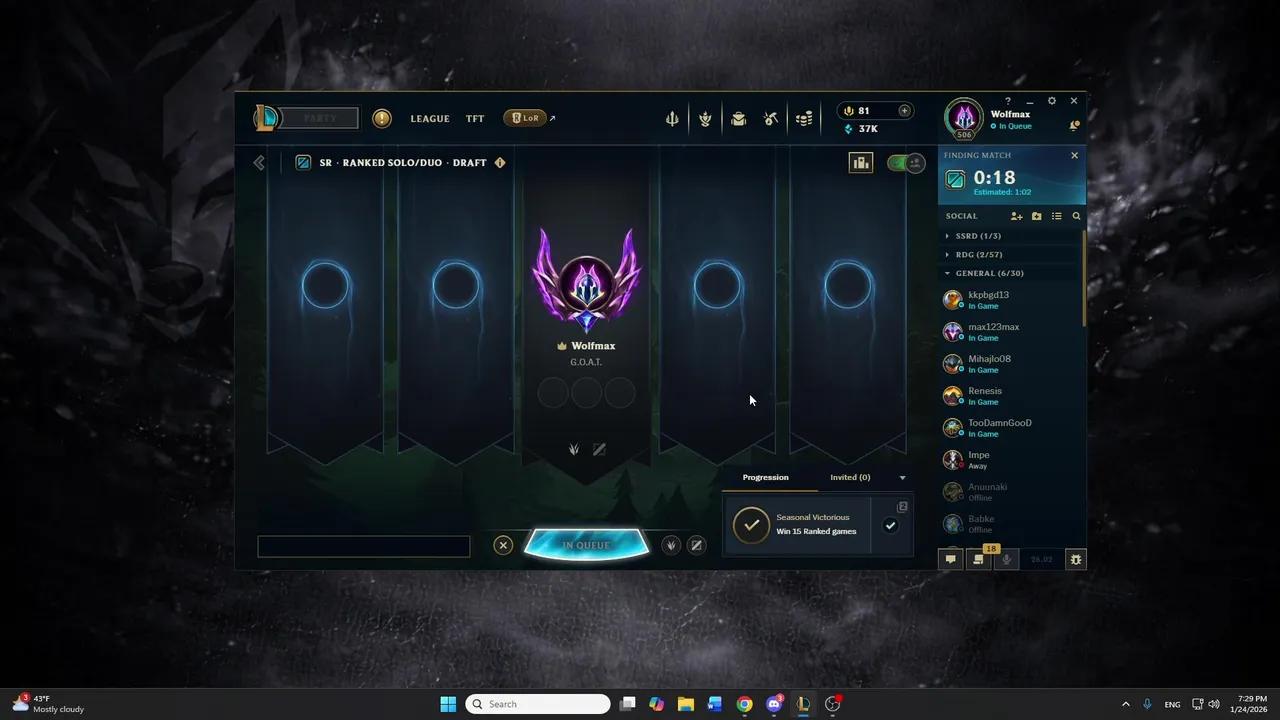The image size is (1280, 720).
Task: Search friends with the magnifier icon
Action: [1076, 216]
